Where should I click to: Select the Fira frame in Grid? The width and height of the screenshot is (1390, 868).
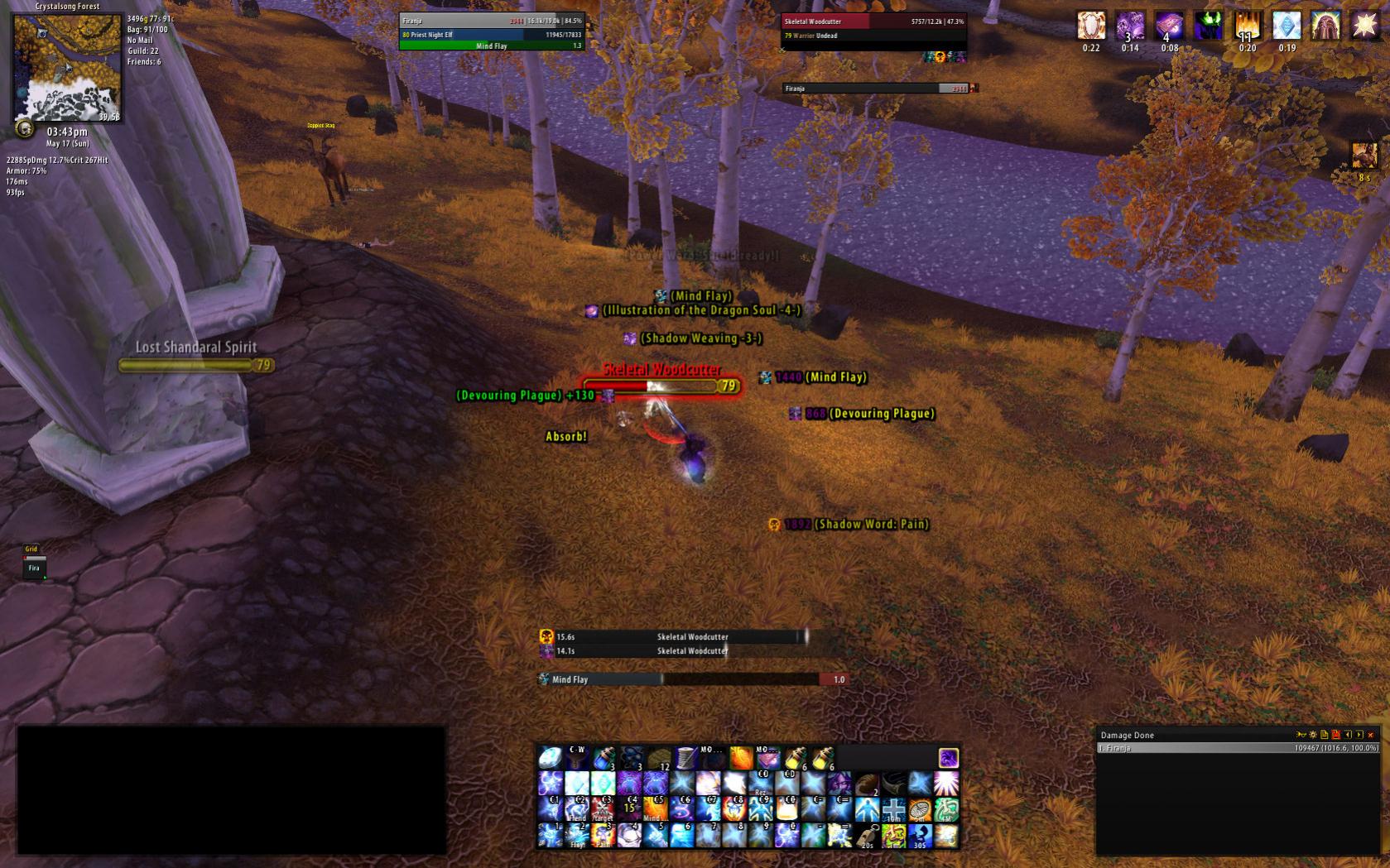pos(34,568)
